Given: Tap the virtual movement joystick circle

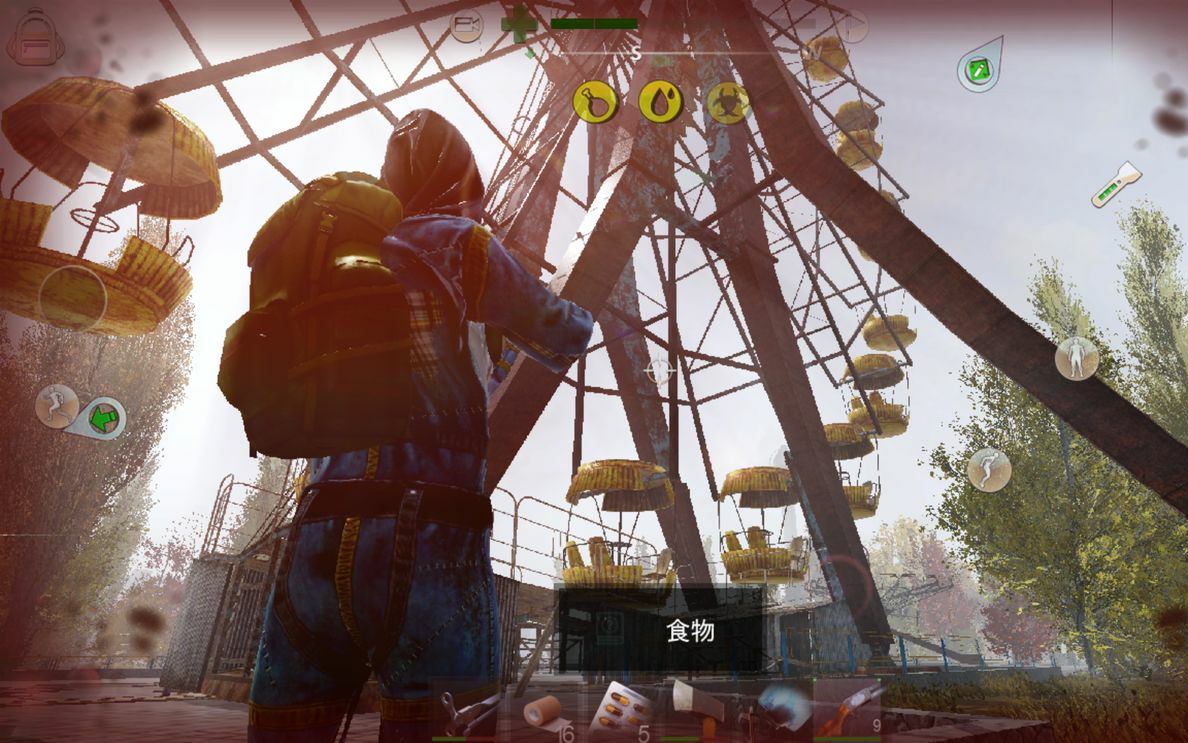Looking at the screenshot, I should click(x=72, y=297).
